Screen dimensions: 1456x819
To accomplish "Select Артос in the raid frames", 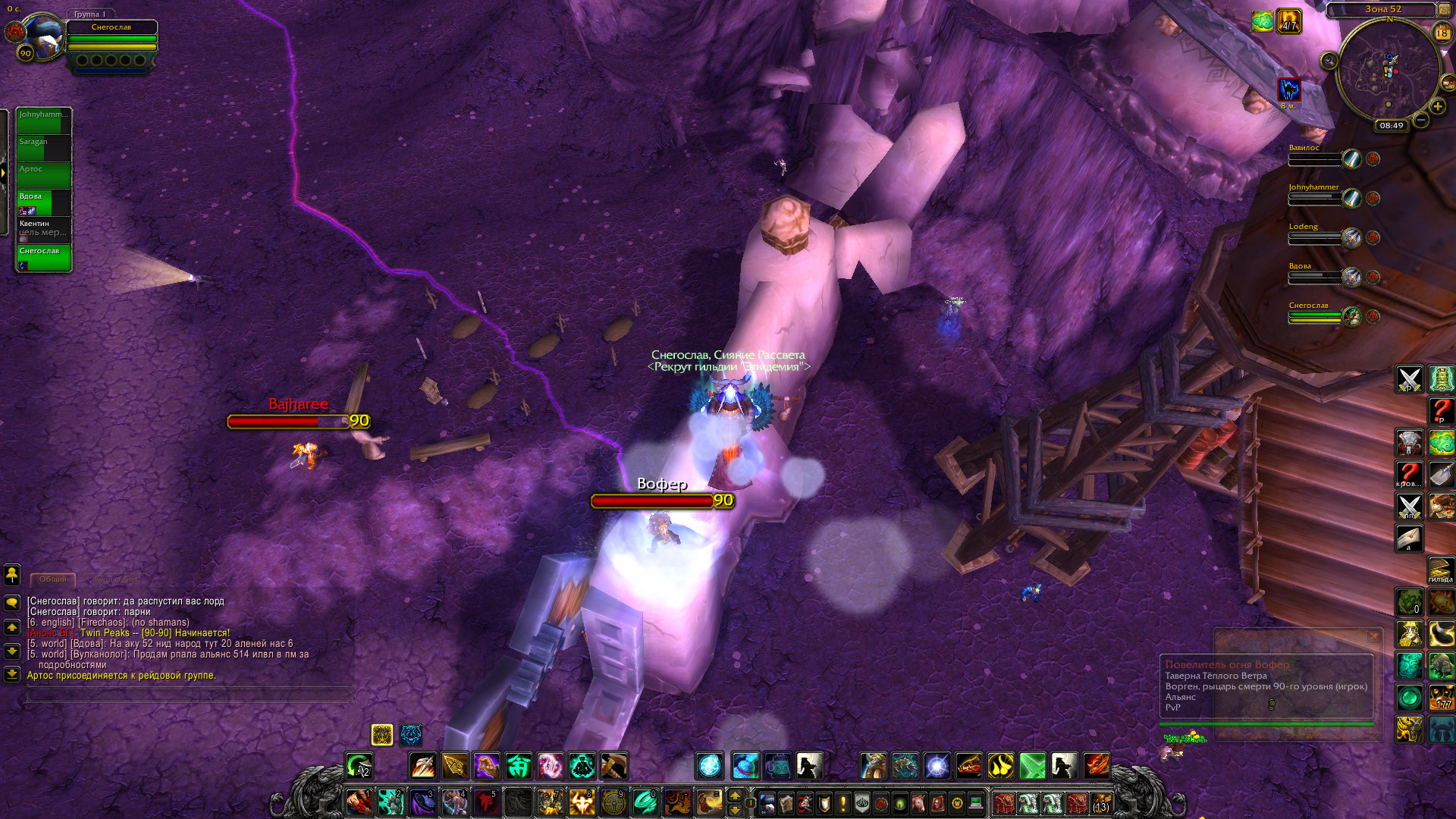I will [44, 175].
